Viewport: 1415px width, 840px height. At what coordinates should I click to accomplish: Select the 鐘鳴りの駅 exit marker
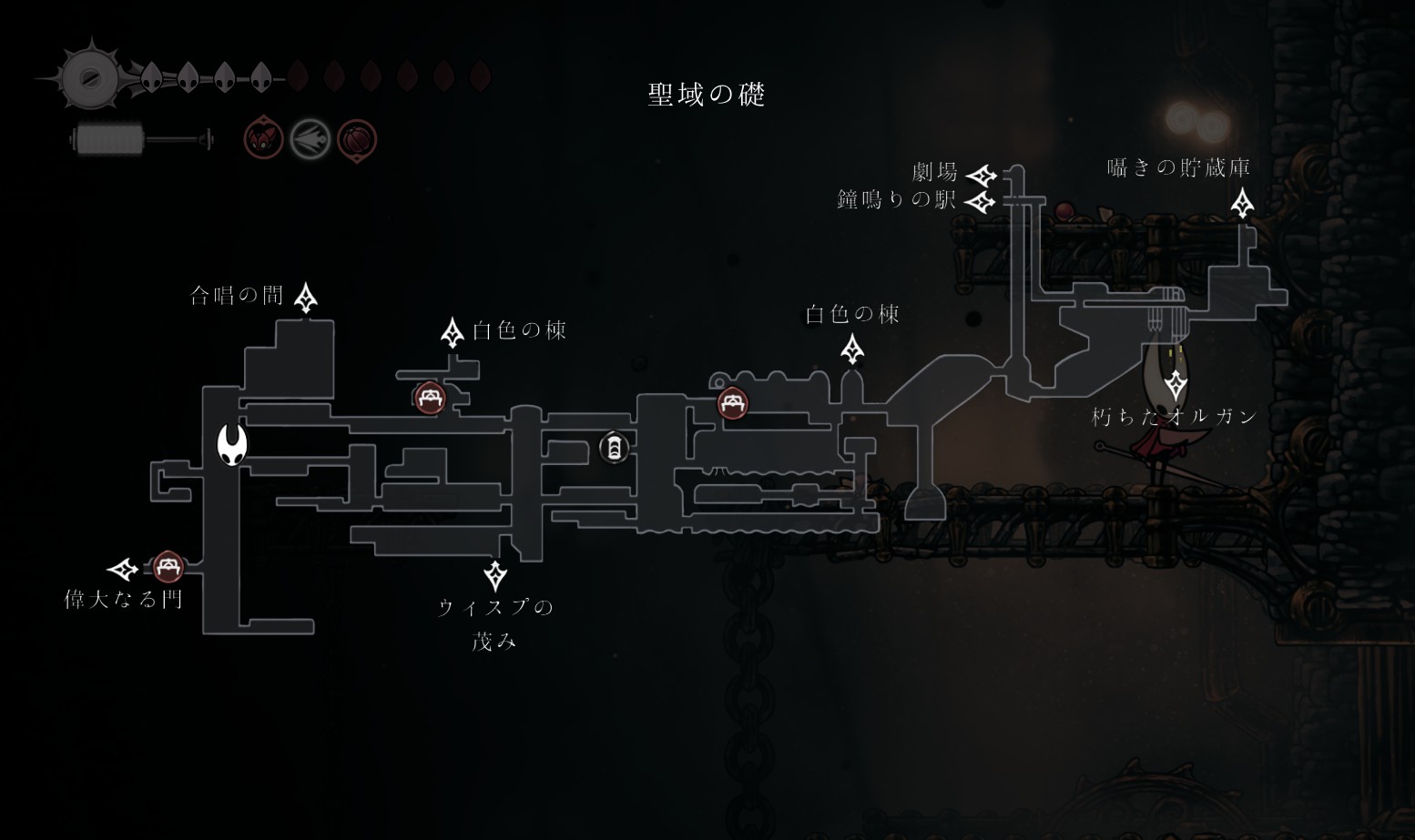[982, 200]
